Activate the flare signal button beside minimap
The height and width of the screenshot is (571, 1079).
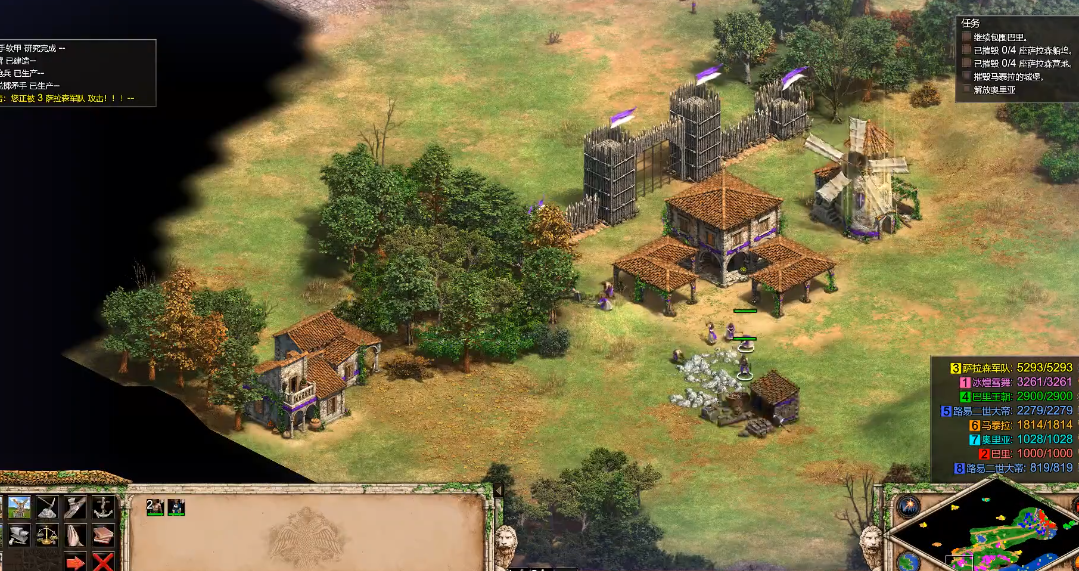point(907,505)
